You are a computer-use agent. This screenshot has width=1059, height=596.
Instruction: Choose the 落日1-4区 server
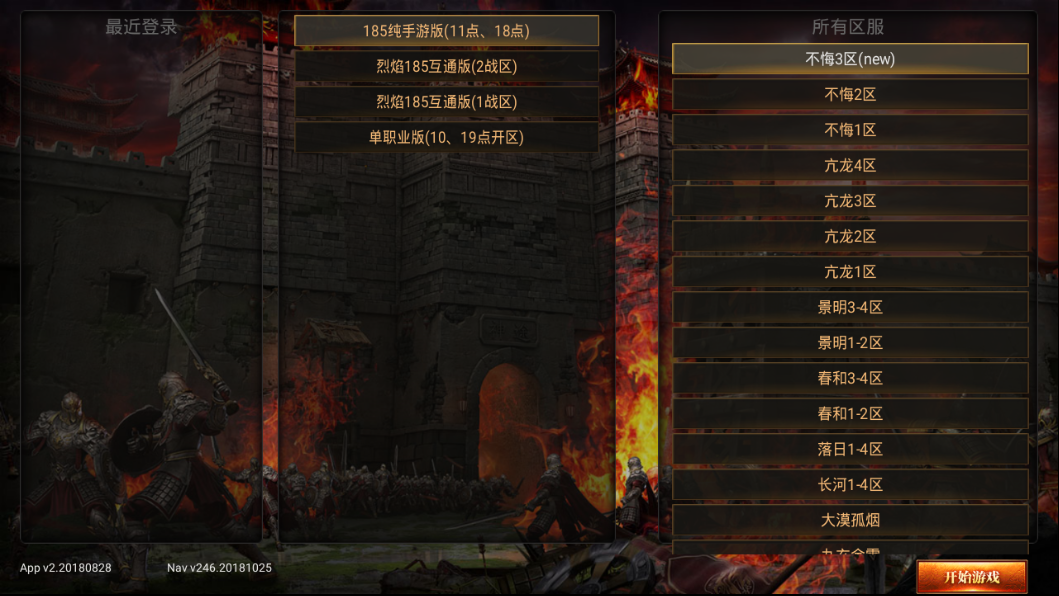(x=850, y=450)
